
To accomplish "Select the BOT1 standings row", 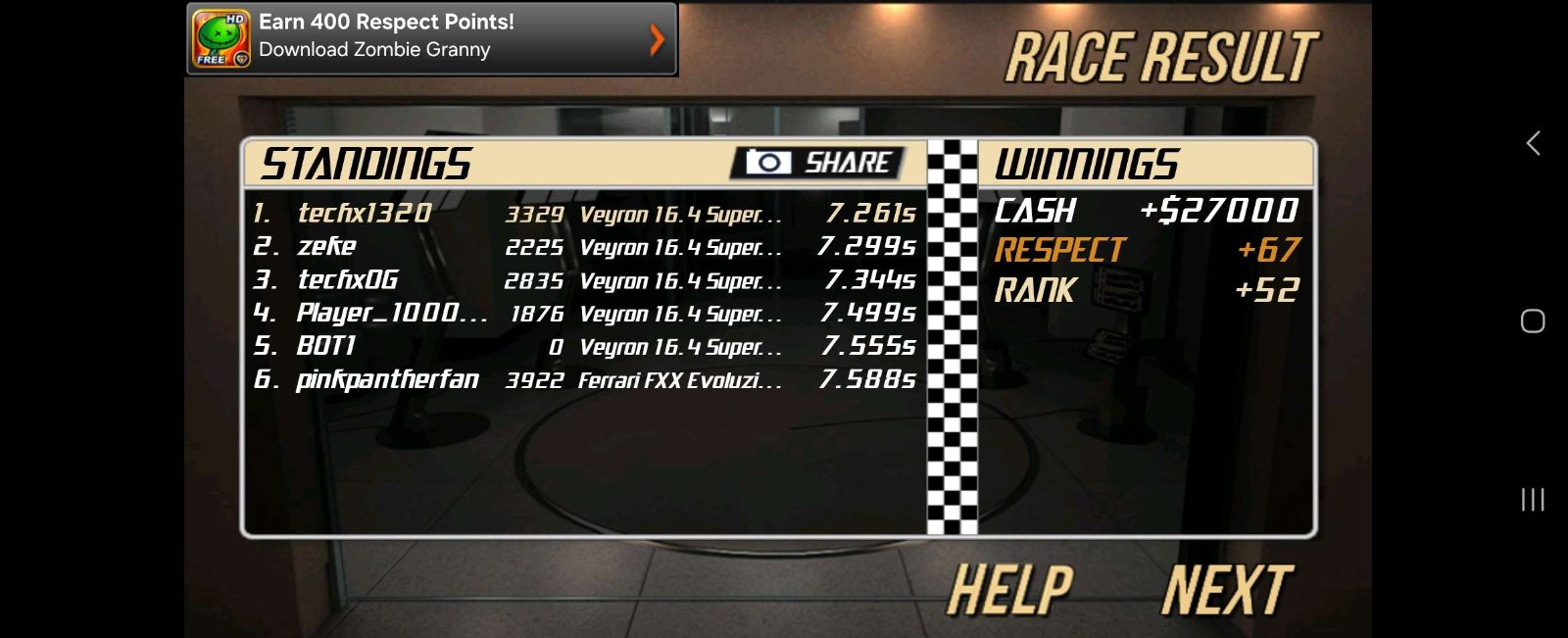I will 584,346.
